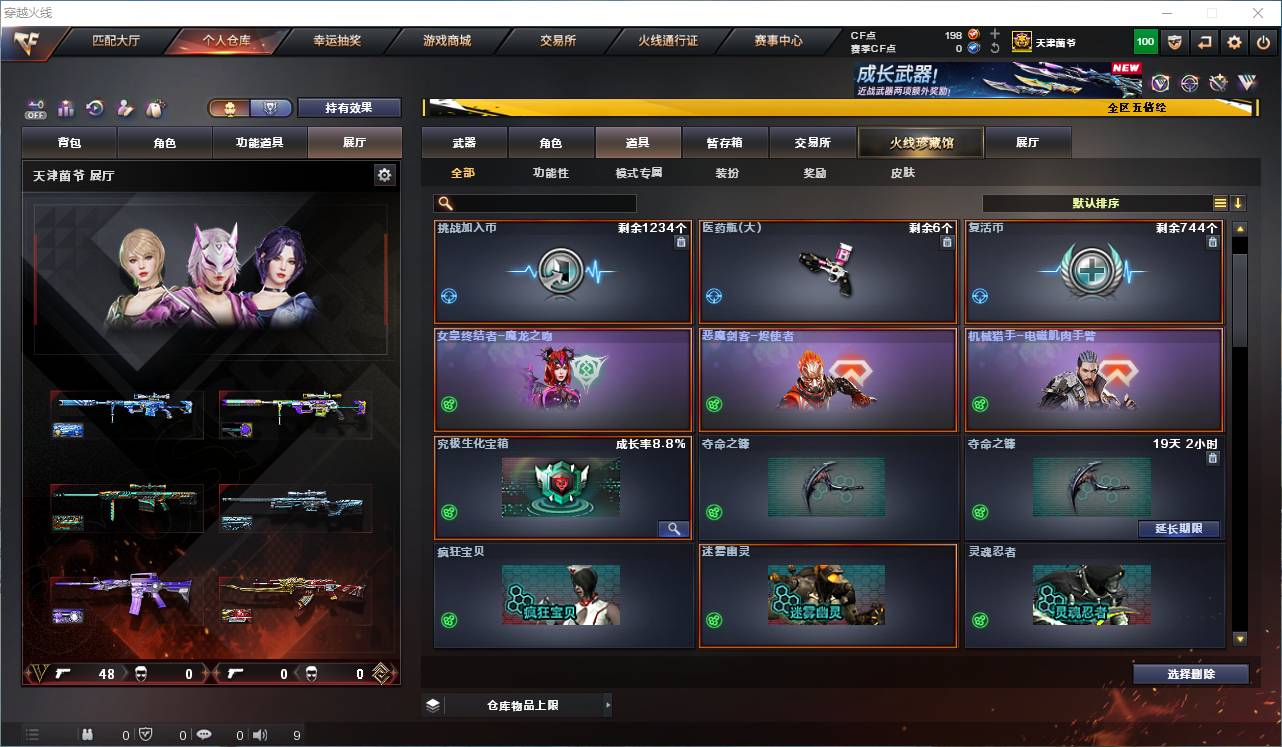Click the chat bubble icon in bottom status bar
Viewport: 1282px width, 747px height.
(204, 736)
